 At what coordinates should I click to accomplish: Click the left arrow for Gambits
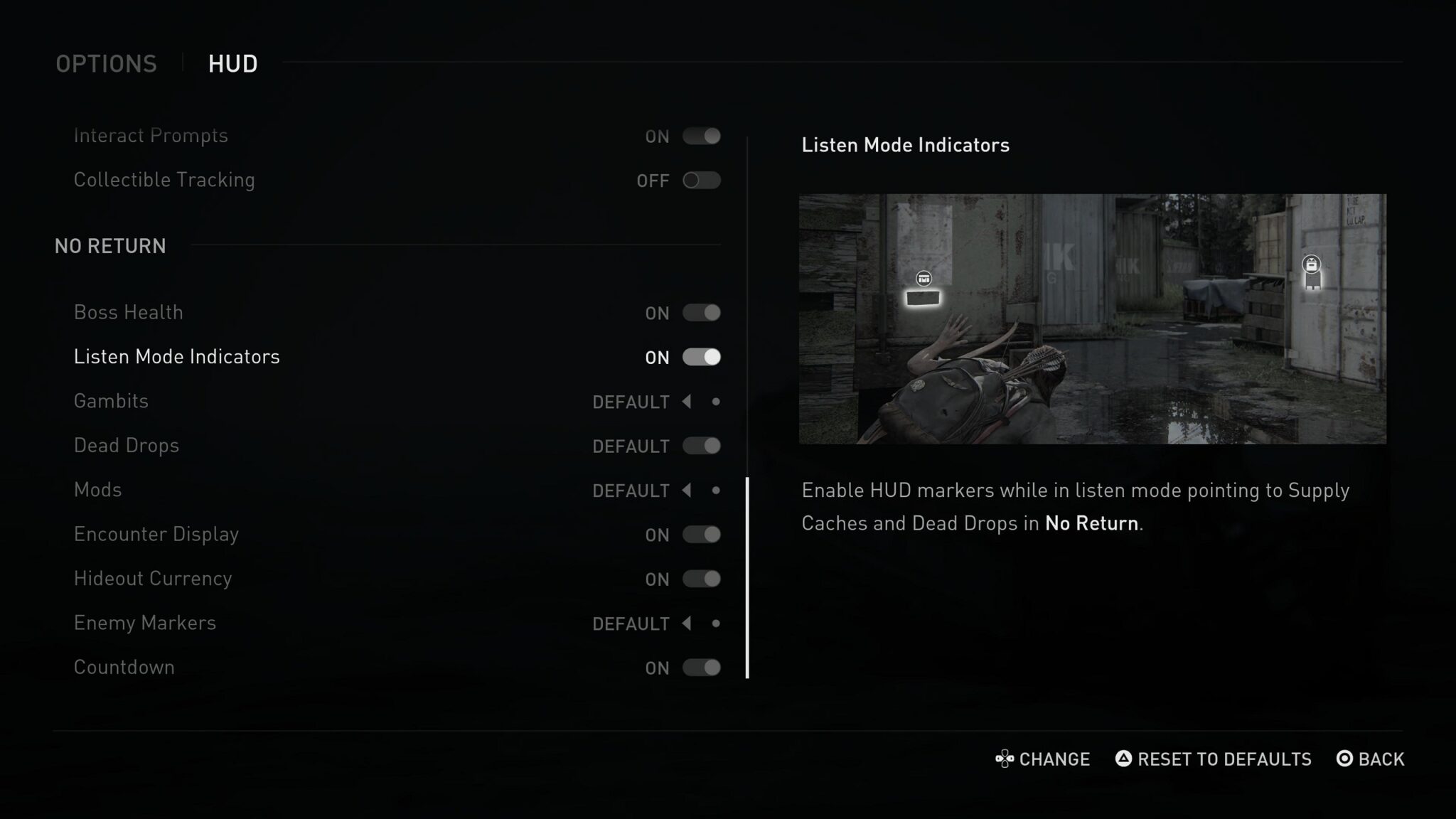click(687, 402)
